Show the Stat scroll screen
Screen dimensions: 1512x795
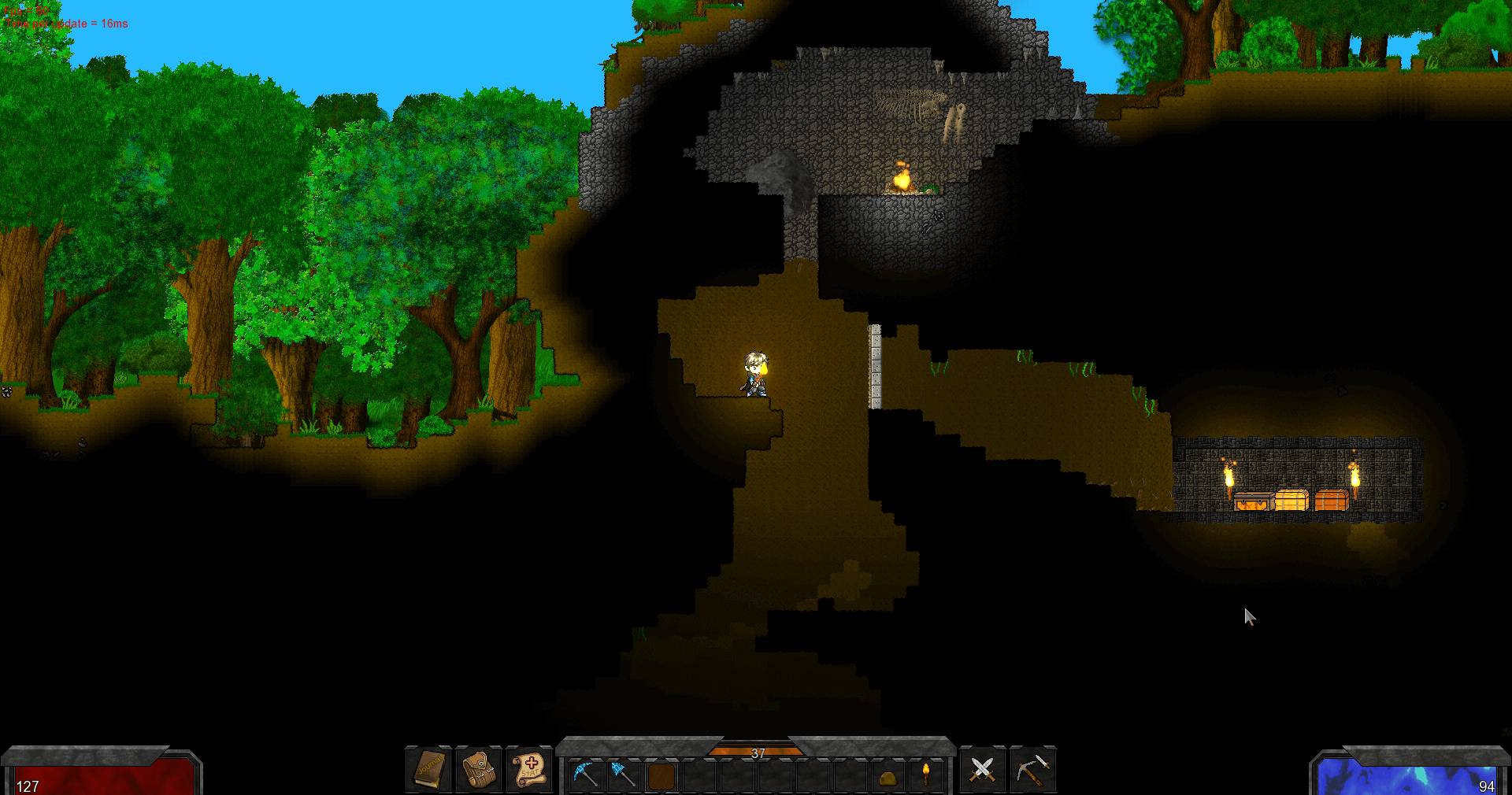(529, 770)
